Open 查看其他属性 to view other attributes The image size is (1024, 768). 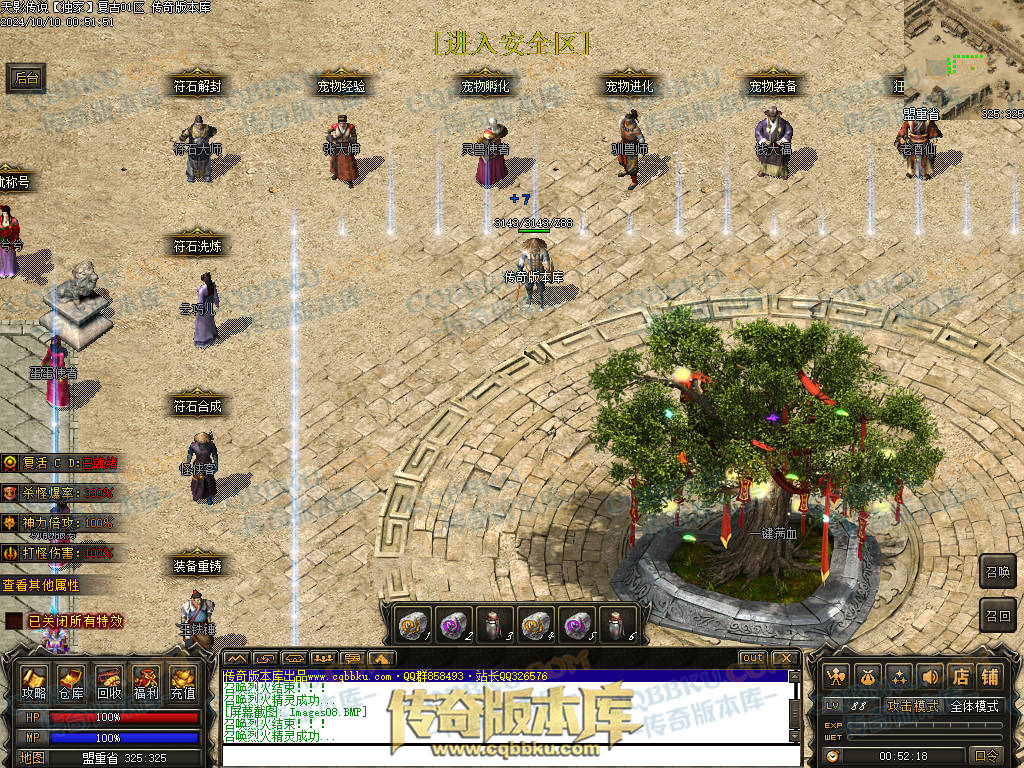(x=41, y=585)
